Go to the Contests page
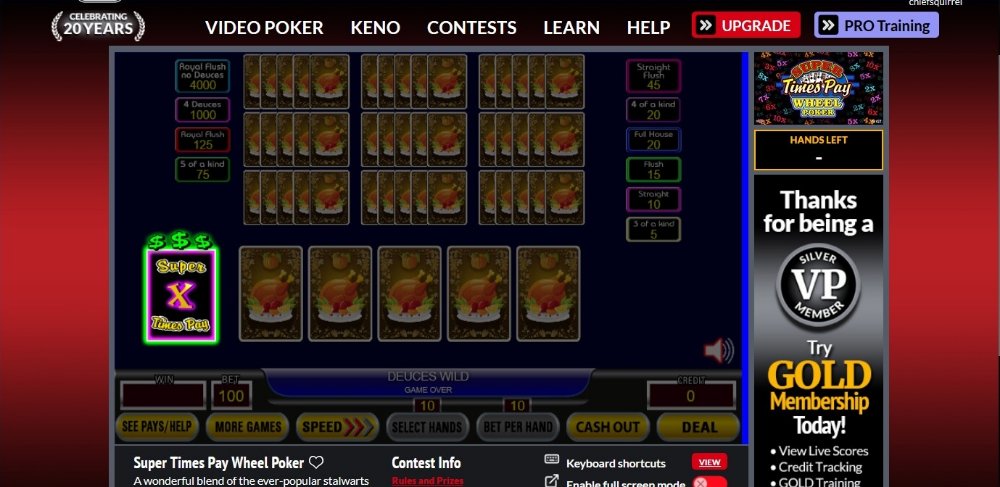This screenshot has width=1000, height=487. click(x=471, y=27)
